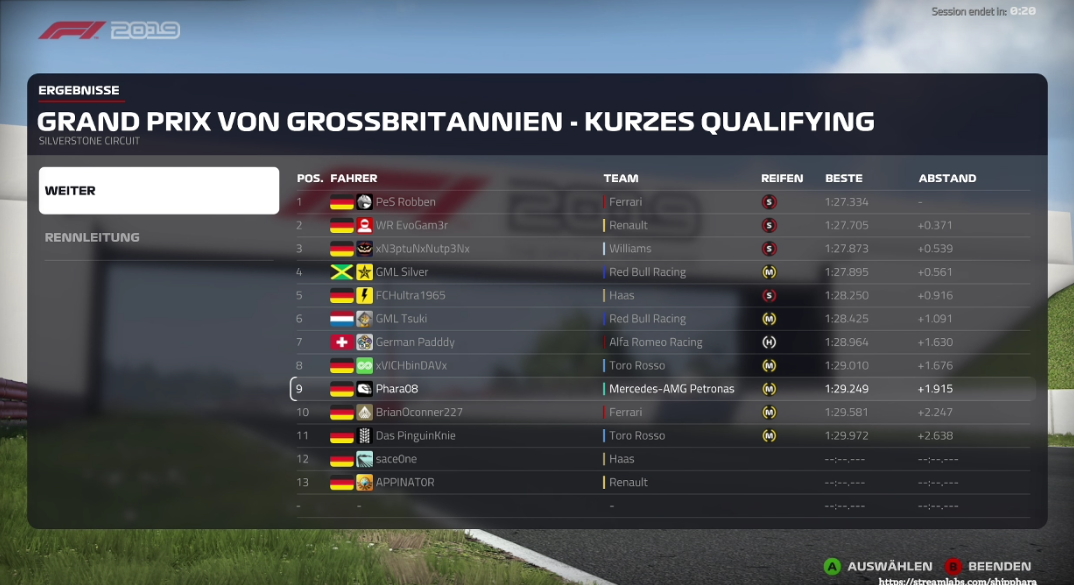Select GML Tsuki's result row
The width and height of the screenshot is (1074, 585).
[x=401, y=319]
